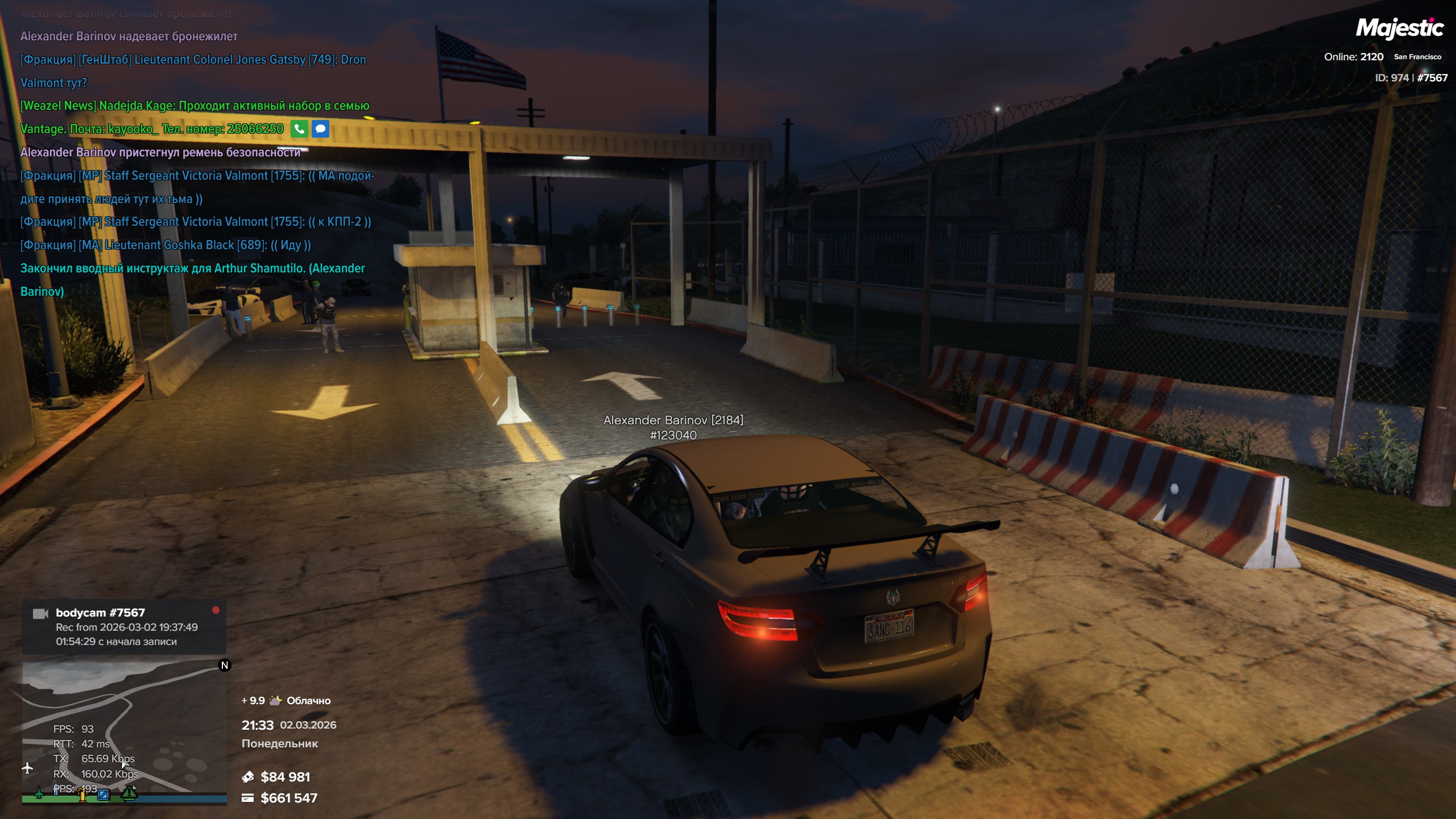Message the Weazel News advertiser via chat icon
1456x819 pixels.
point(320,129)
